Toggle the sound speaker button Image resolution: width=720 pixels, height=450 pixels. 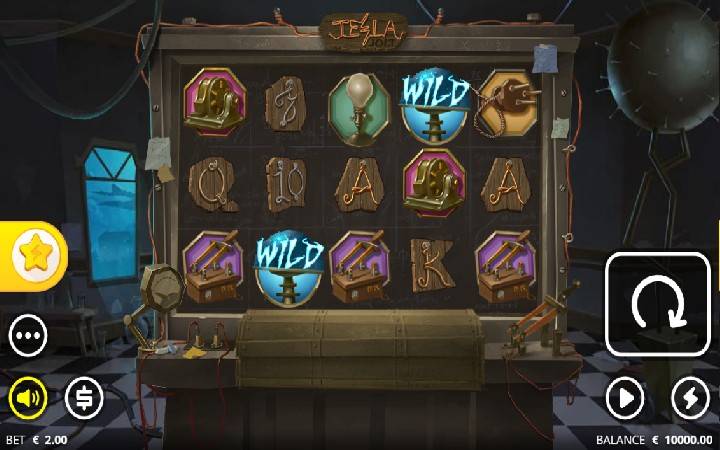tap(29, 399)
